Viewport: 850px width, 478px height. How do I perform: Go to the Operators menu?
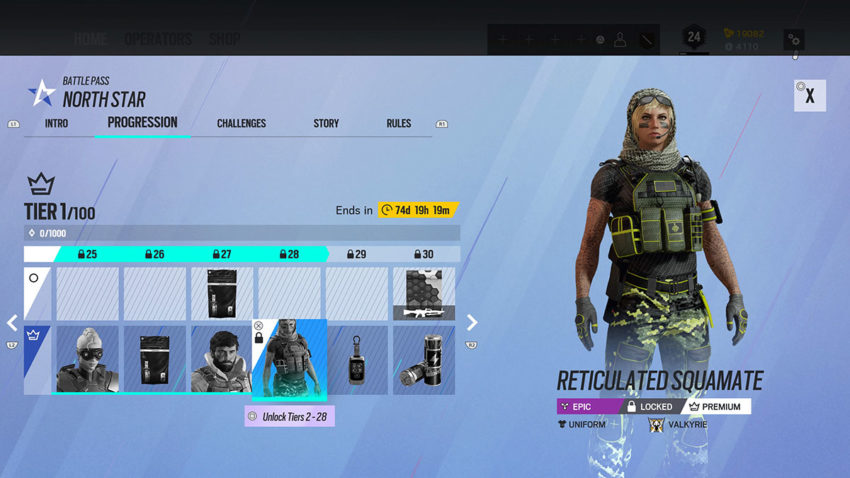pyautogui.click(x=158, y=40)
